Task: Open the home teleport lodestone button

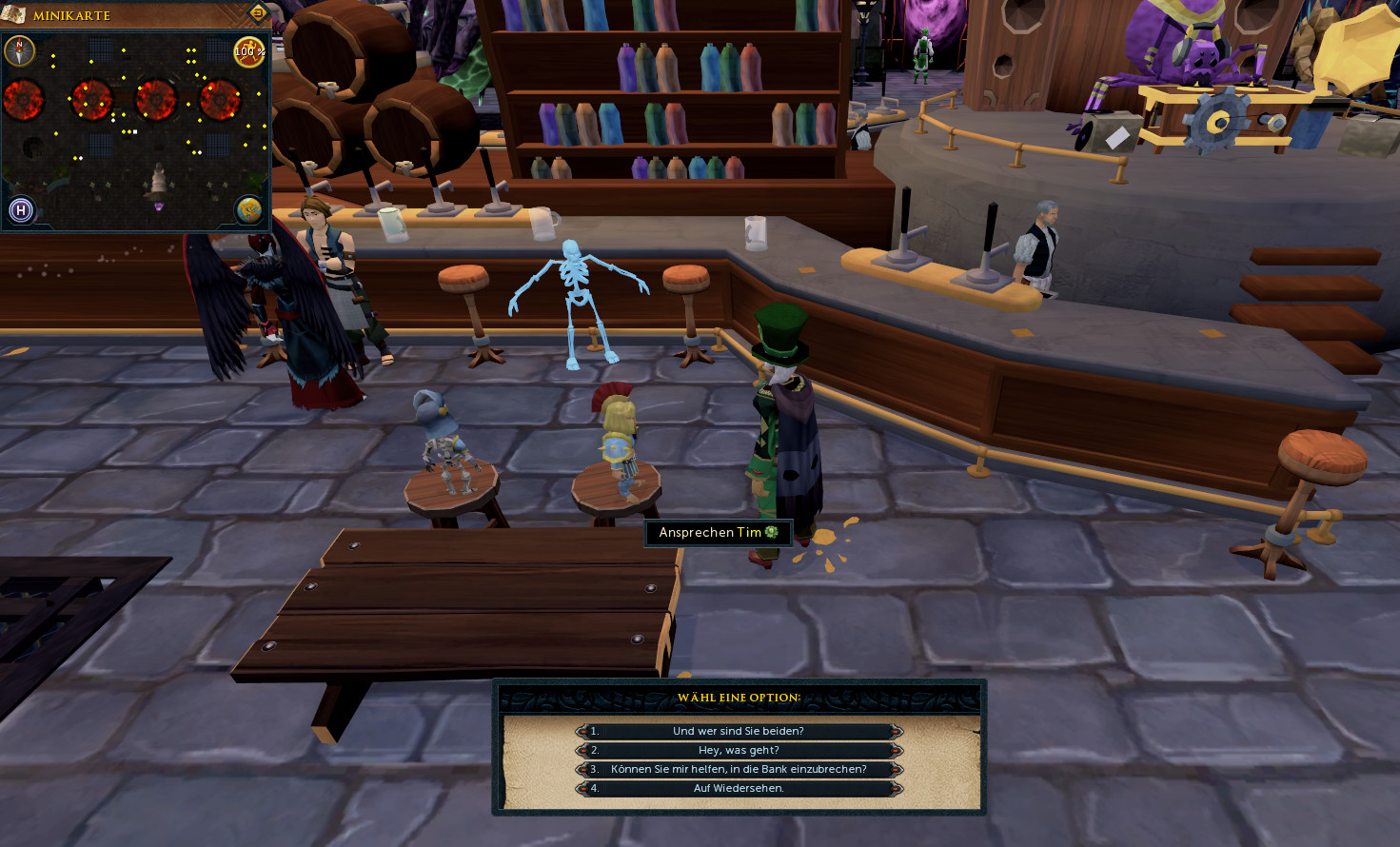Action: 21,210
